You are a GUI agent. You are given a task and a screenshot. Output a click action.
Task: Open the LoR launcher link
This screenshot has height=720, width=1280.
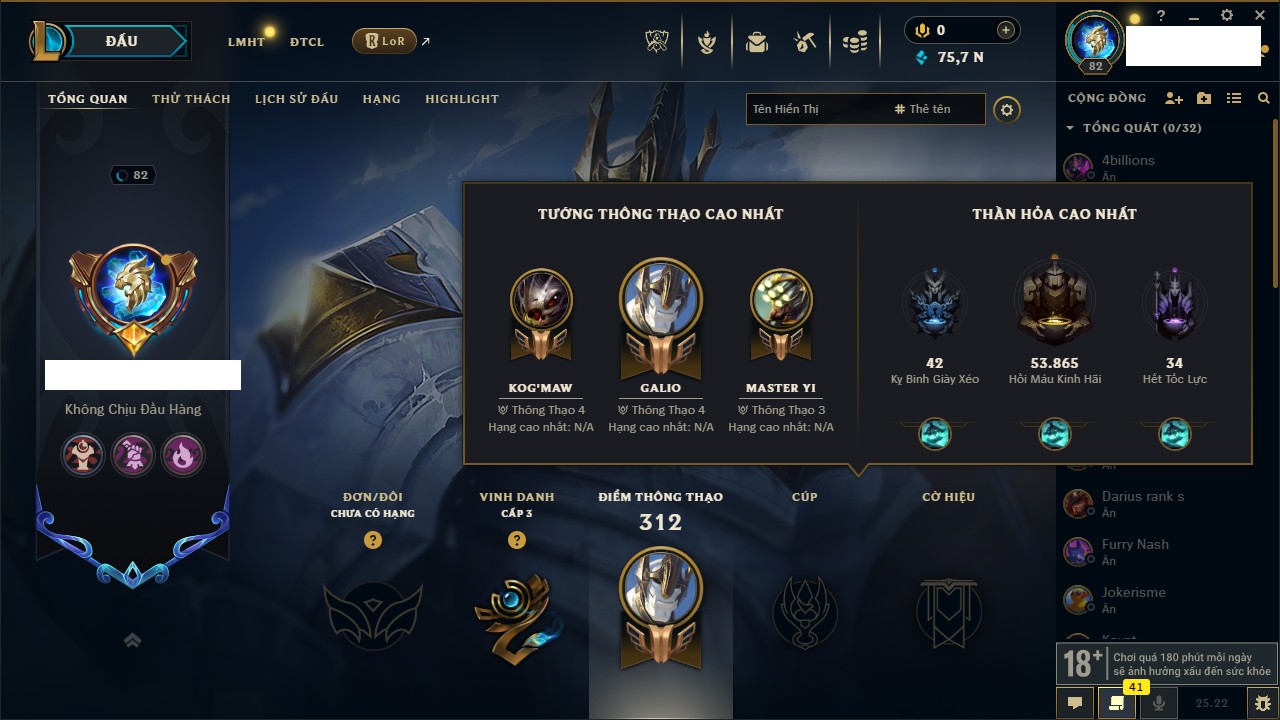pyautogui.click(x=385, y=41)
